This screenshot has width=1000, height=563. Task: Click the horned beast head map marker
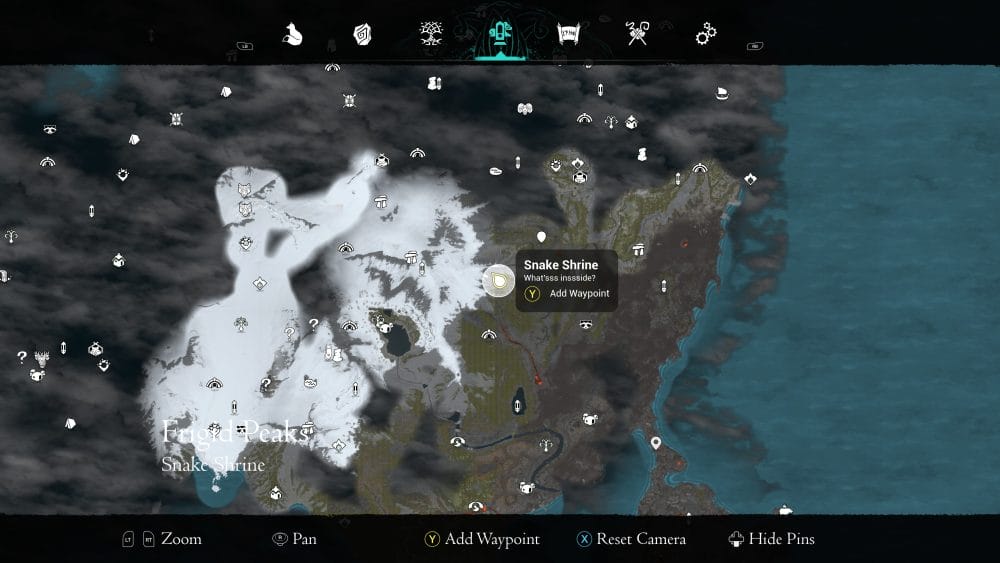pos(42,356)
